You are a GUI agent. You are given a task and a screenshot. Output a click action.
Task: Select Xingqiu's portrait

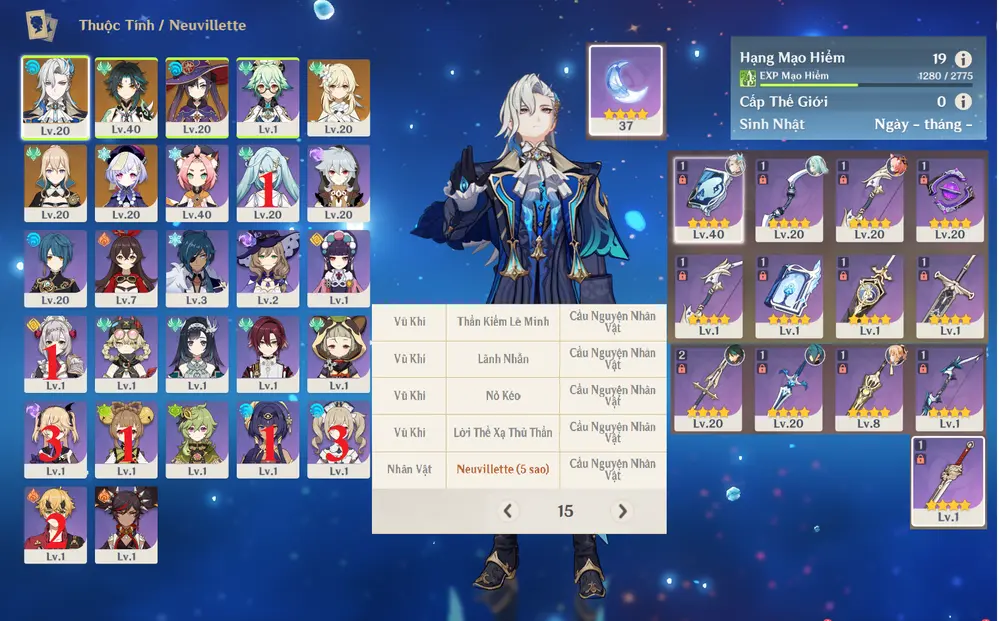click(x=54, y=269)
